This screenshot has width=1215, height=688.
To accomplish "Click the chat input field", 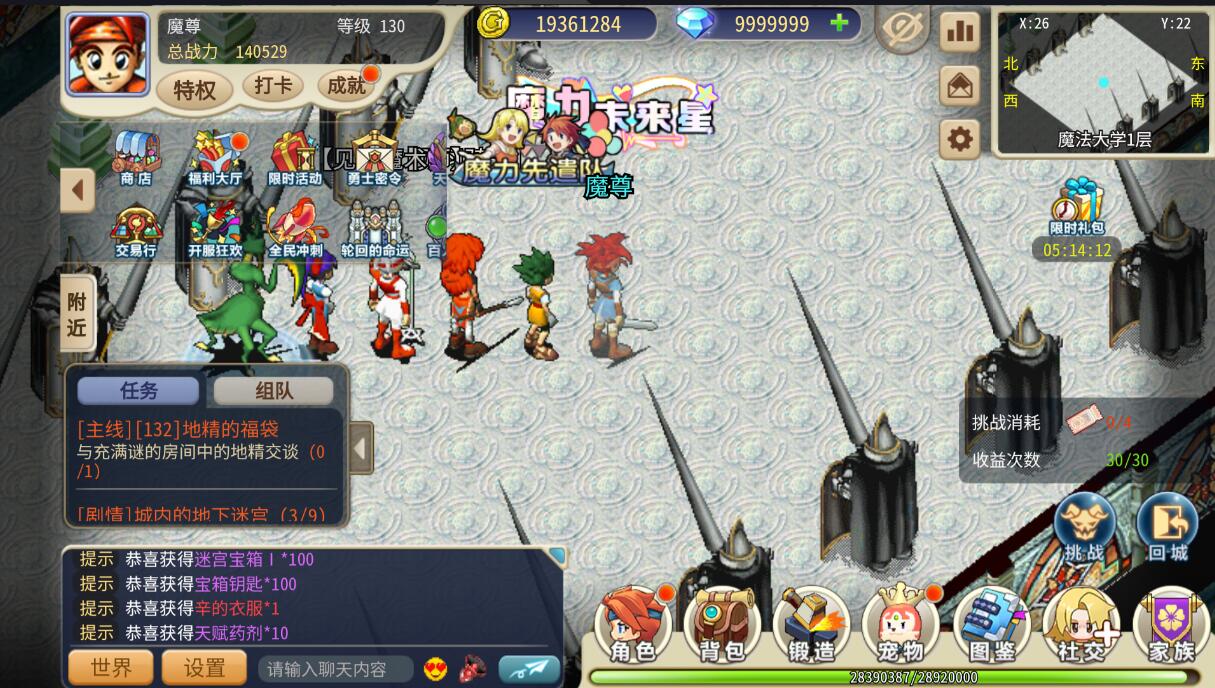I will coord(336,669).
